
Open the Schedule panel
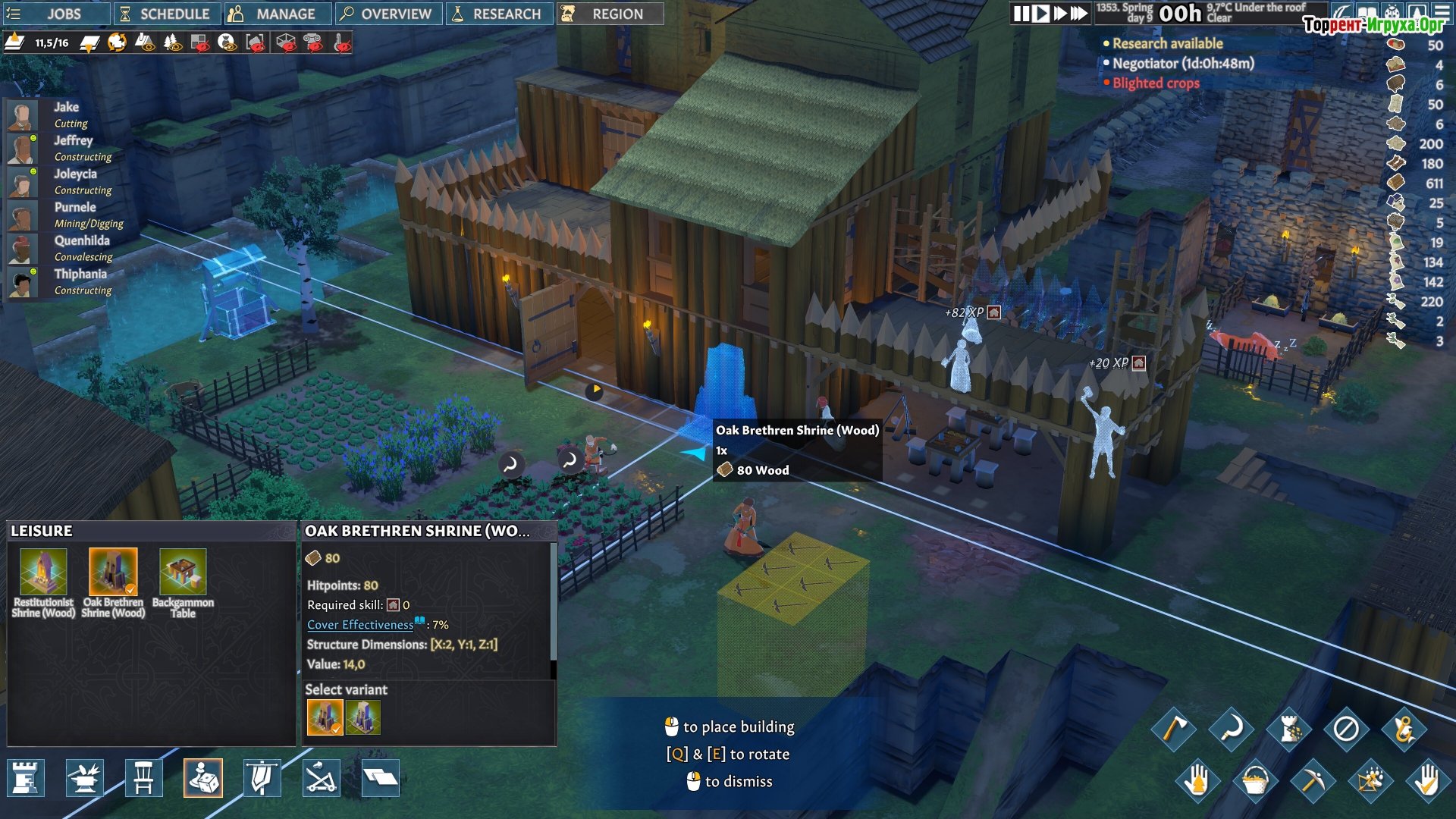(x=165, y=14)
